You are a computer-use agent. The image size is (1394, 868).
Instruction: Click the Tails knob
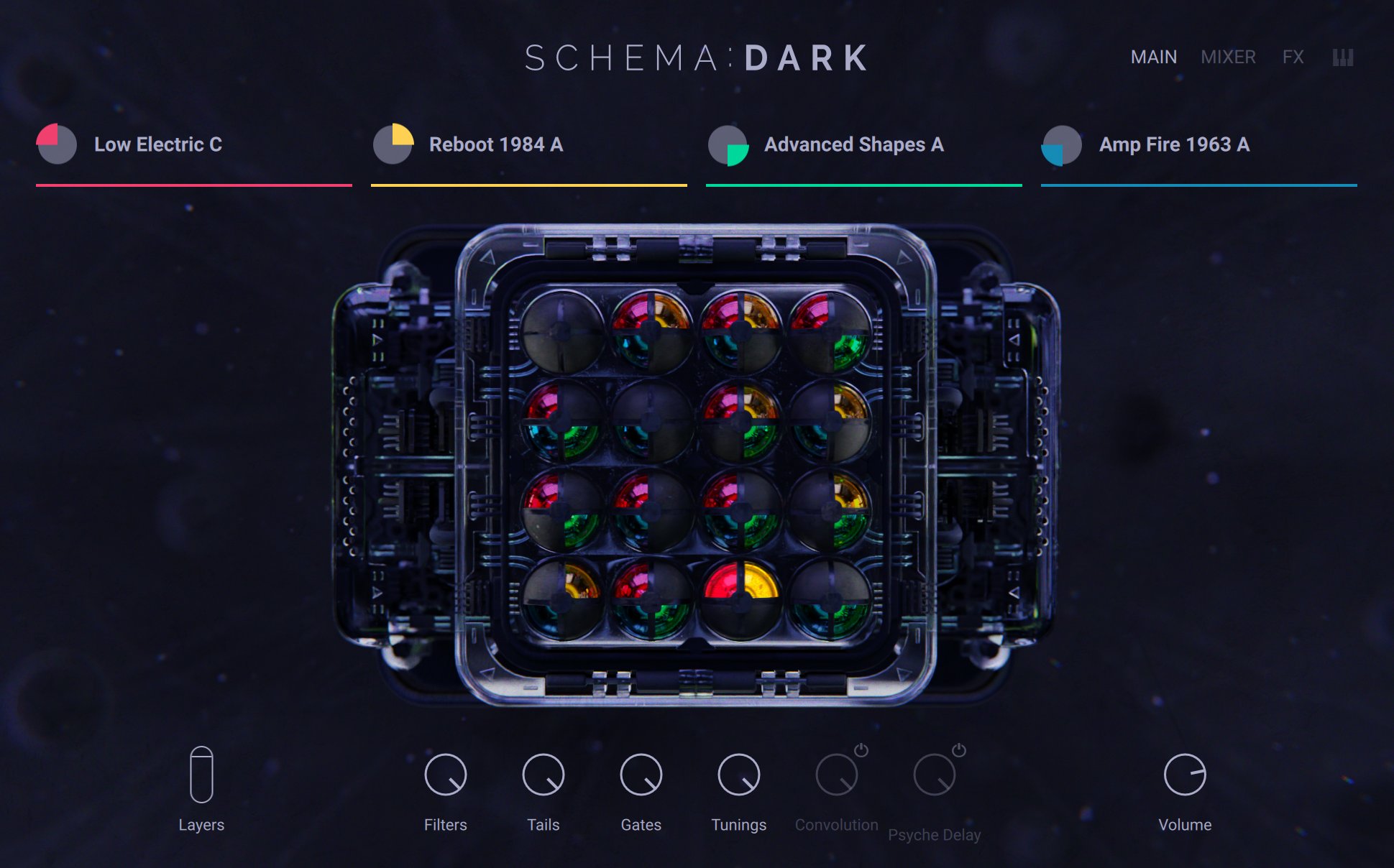[543, 775]
